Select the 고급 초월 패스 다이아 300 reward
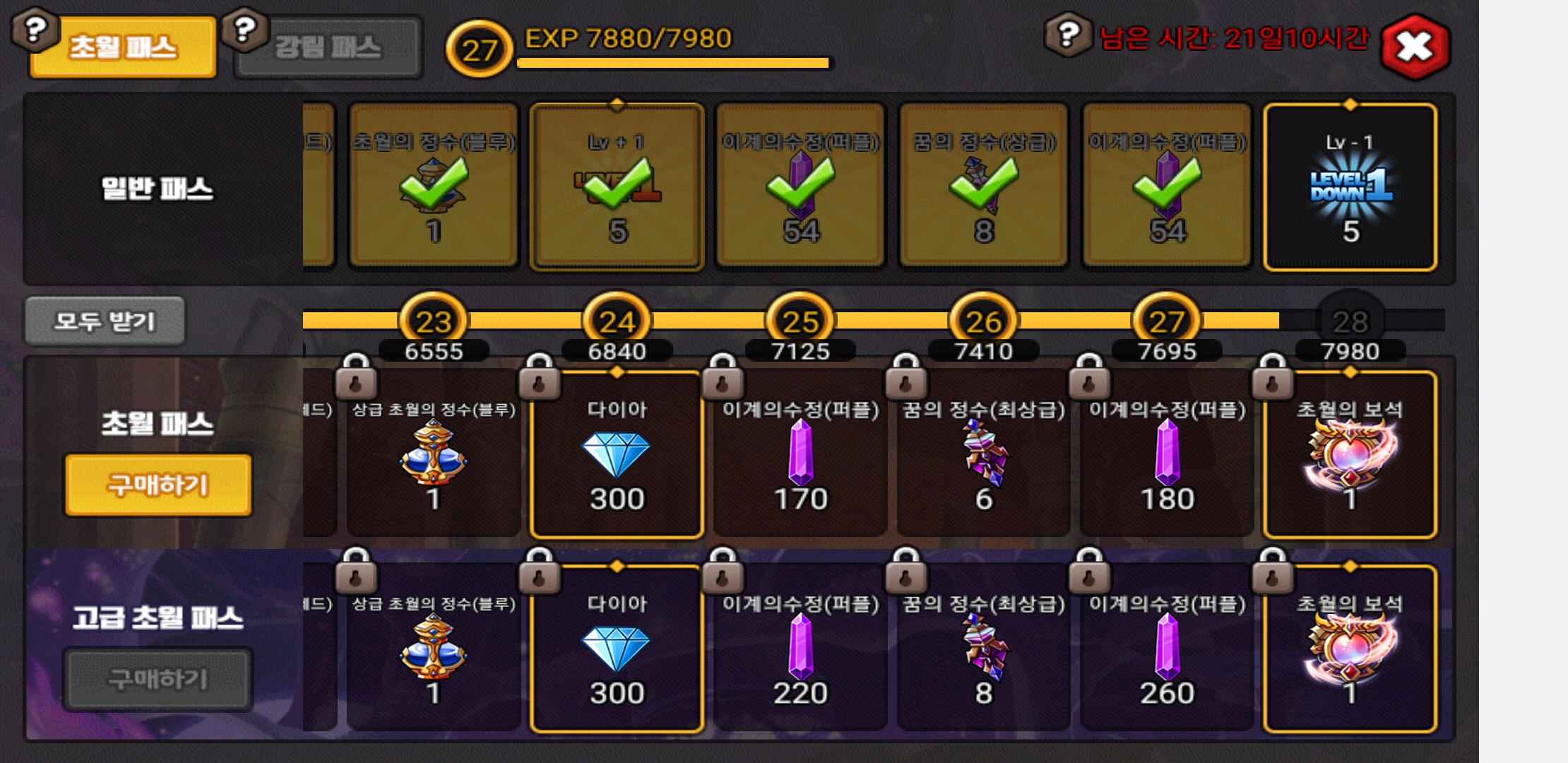The image size is (1568, 763). [617, 650]
